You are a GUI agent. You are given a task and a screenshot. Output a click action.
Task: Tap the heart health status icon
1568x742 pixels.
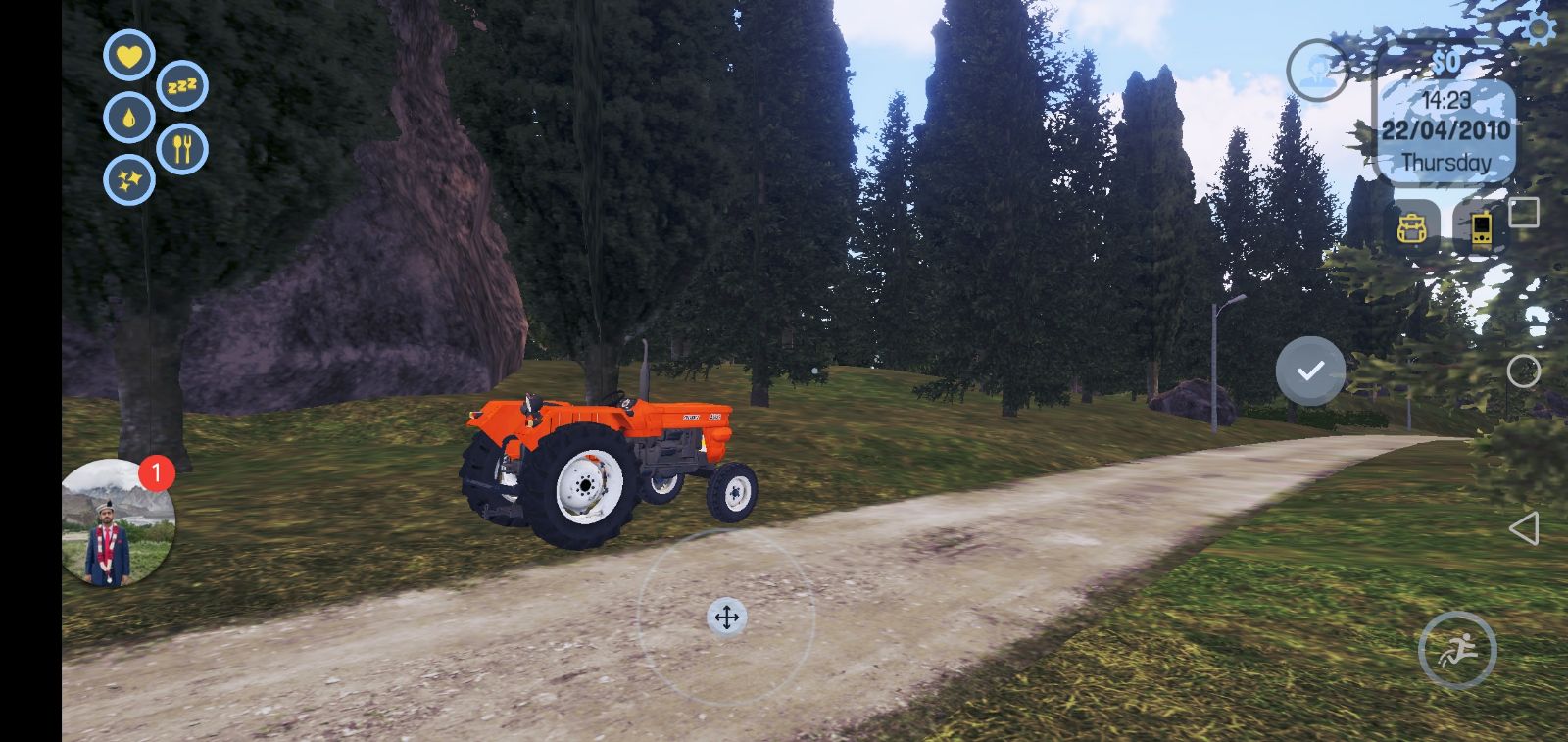pos(129,55)
